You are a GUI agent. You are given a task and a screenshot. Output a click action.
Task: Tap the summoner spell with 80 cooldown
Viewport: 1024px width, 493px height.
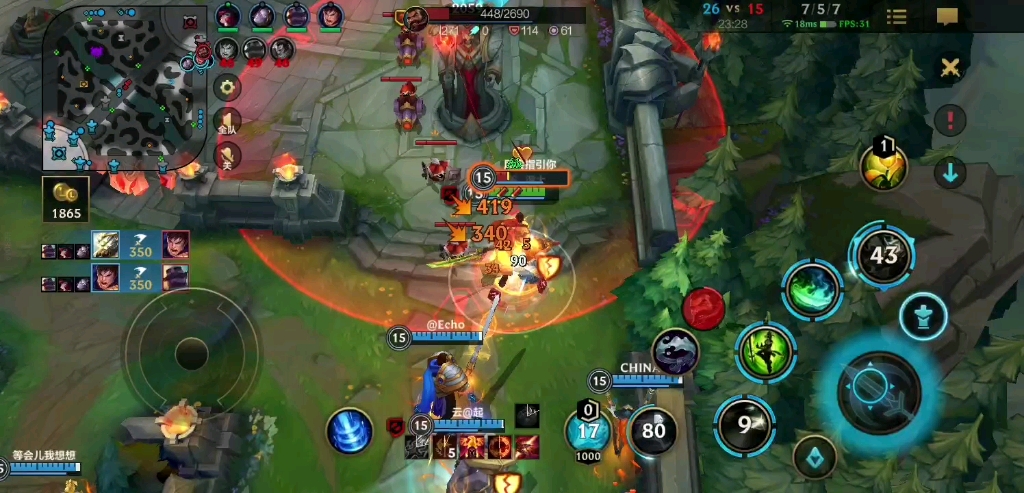coord(653,431)
